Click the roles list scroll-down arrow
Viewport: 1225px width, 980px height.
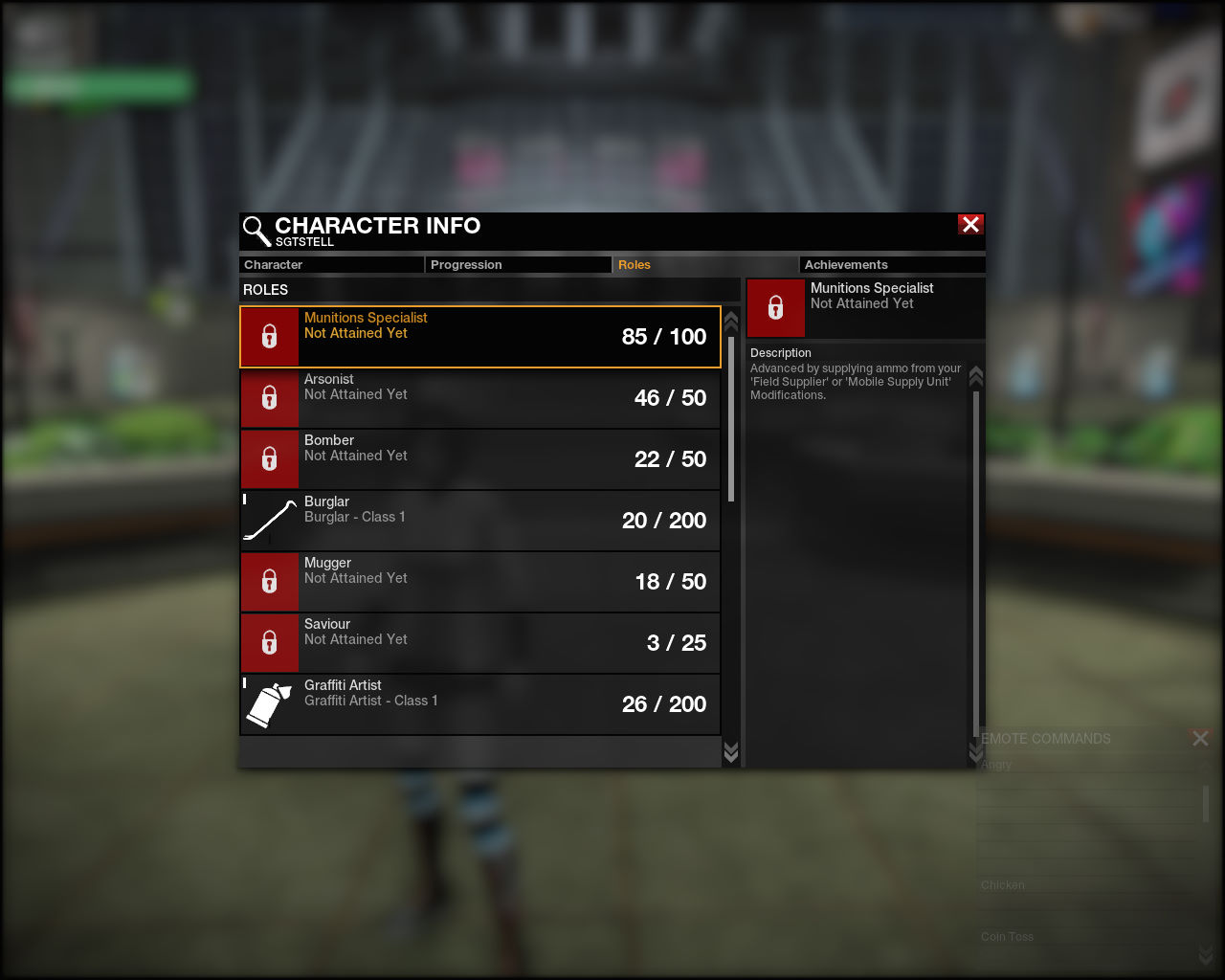point(731,752)
